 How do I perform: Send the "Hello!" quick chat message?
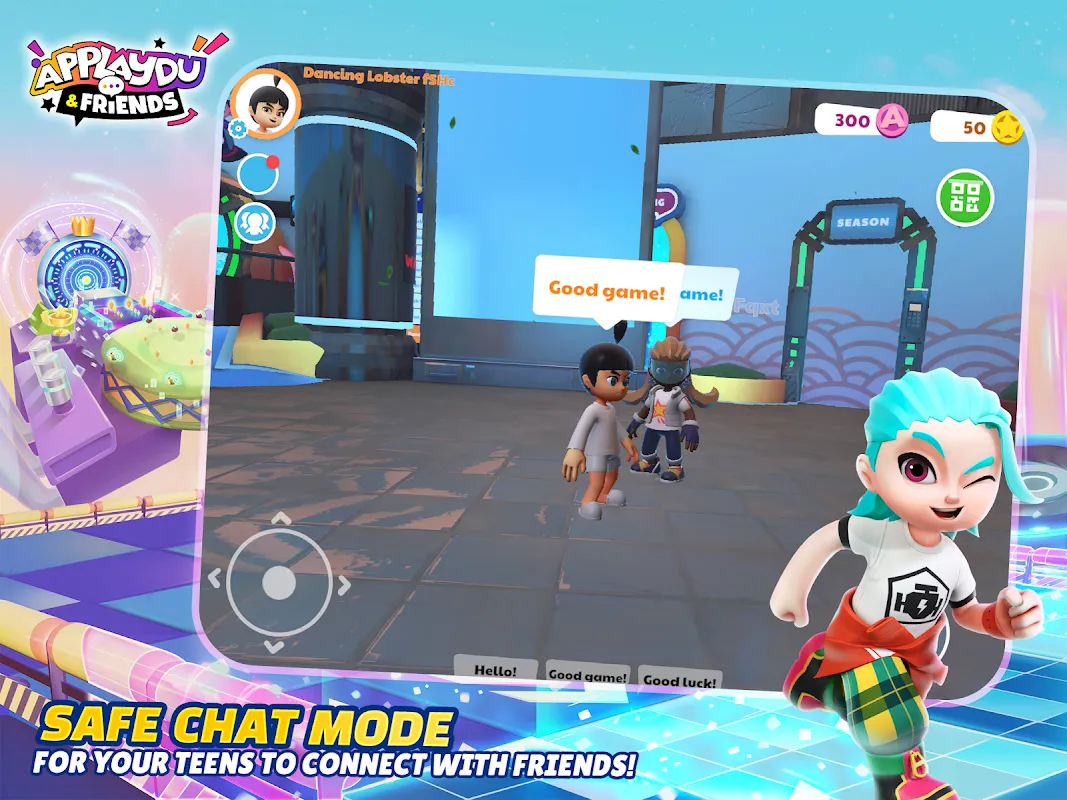coord(494,670)
